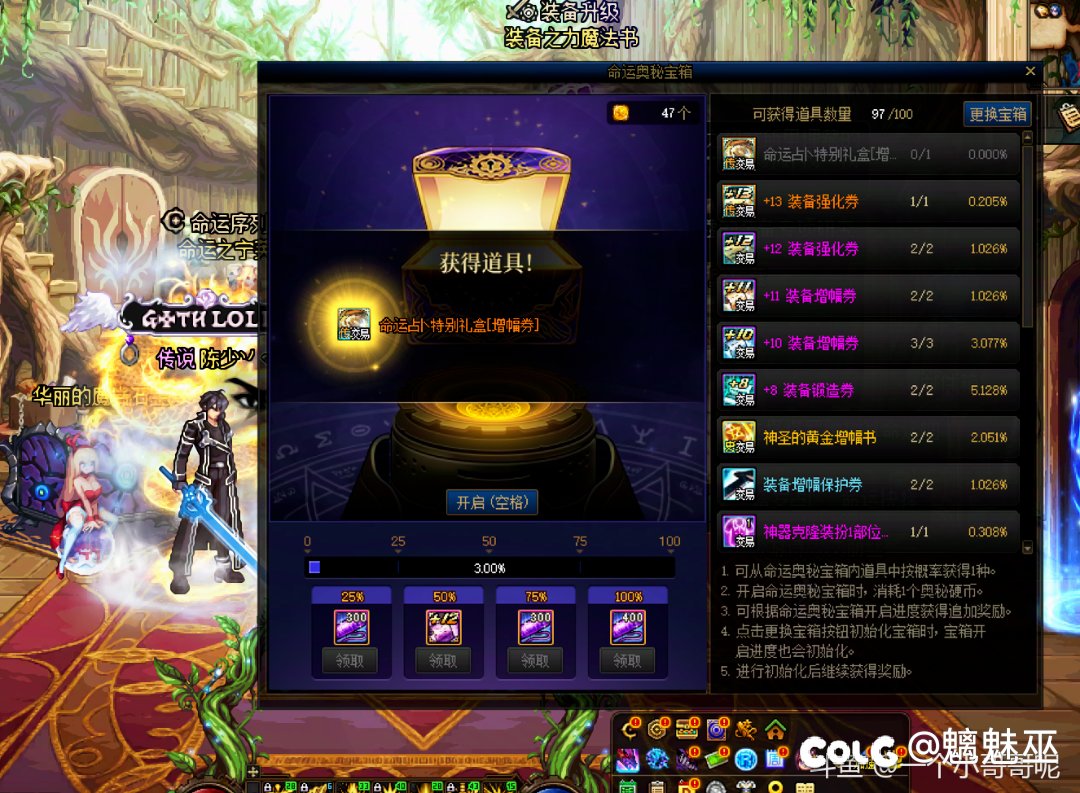Click the obtained 命运占卜特别礼盒 glowing item icon
The height and width of the screenshot is (793, 1080).
353,323
